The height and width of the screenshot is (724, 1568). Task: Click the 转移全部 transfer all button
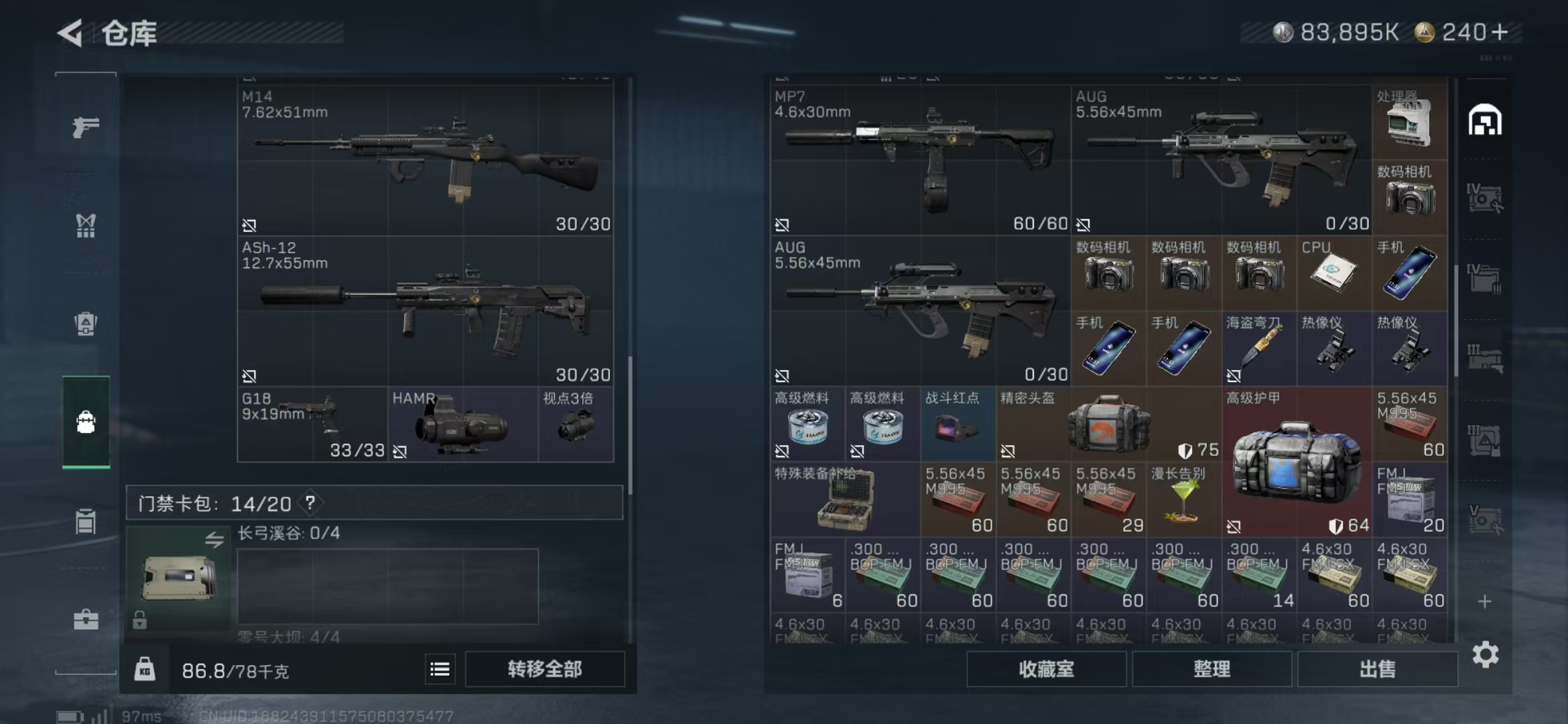click(x=544, y=669)
